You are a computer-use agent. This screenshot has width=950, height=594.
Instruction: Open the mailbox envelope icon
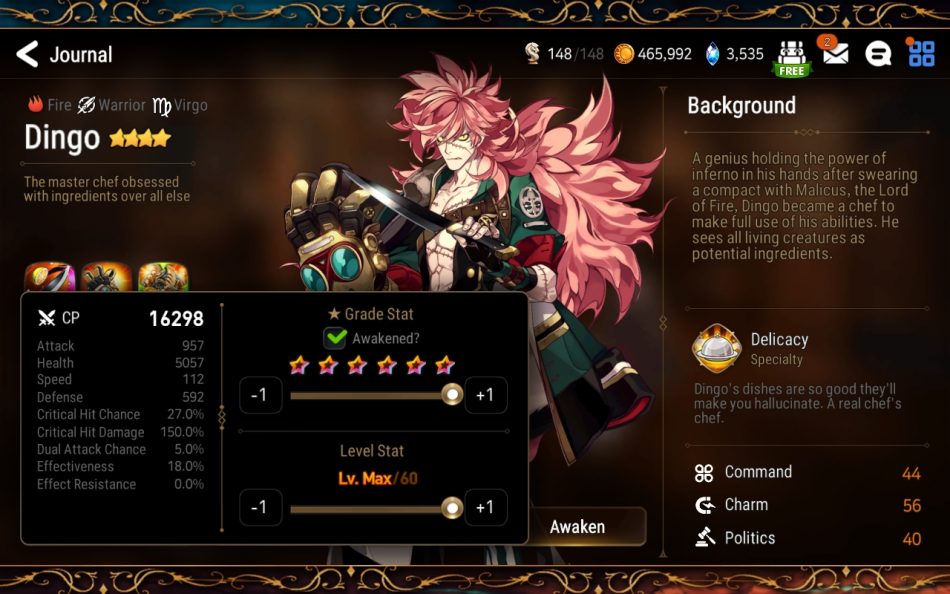coord(835,54)
